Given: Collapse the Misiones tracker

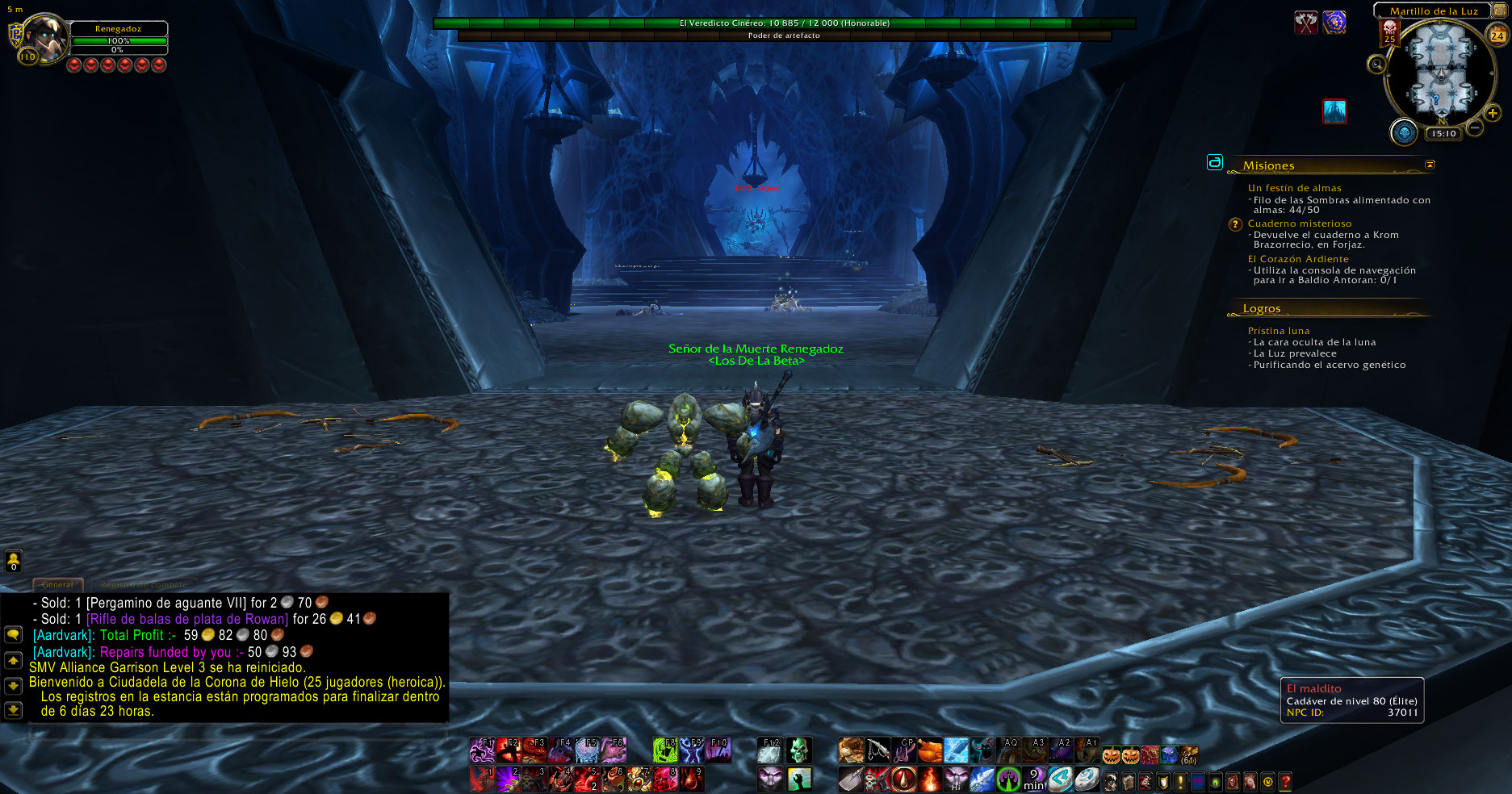Looking at the screenshot, I should pyautogui.click(x=1430, y=165).
